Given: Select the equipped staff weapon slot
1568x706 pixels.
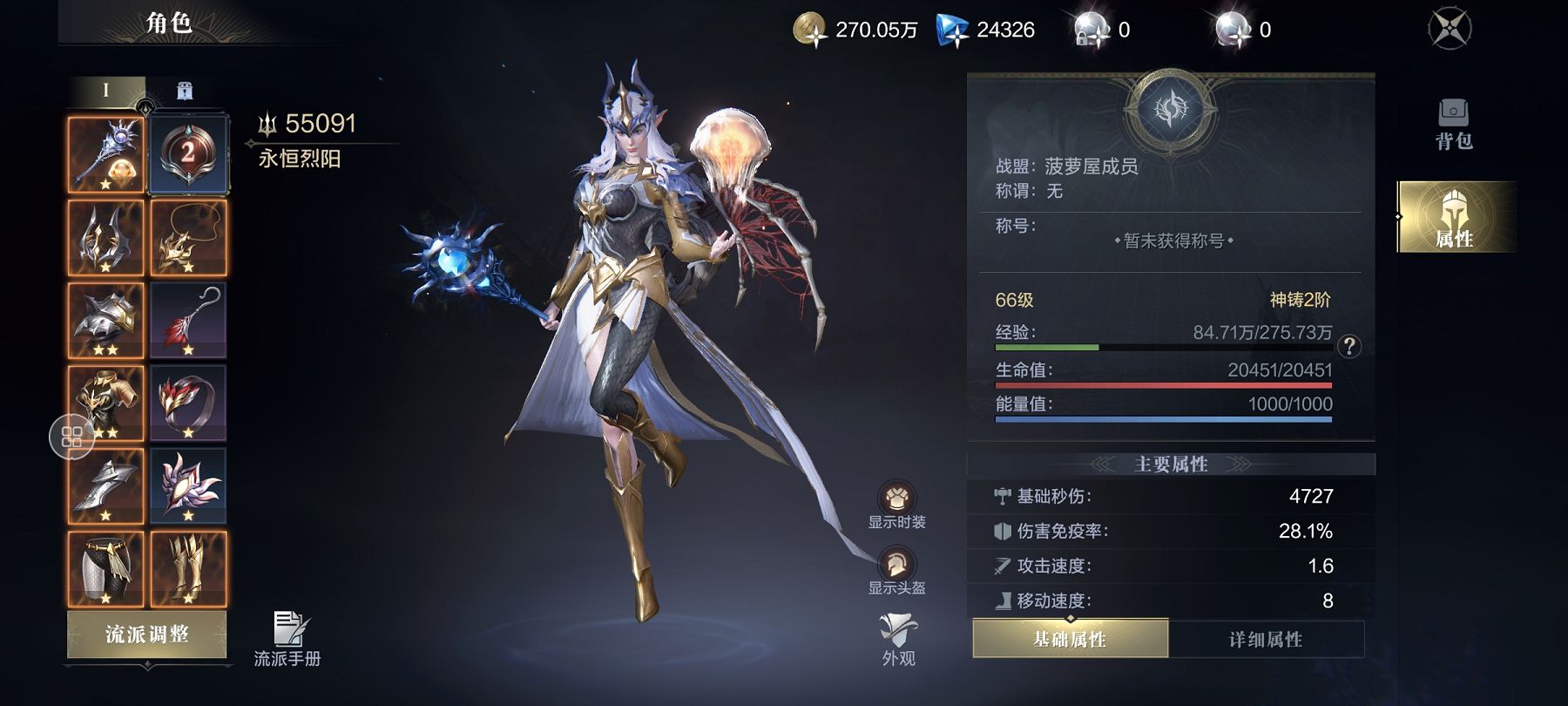Looking at the screenshot, I should coord(106,155).
